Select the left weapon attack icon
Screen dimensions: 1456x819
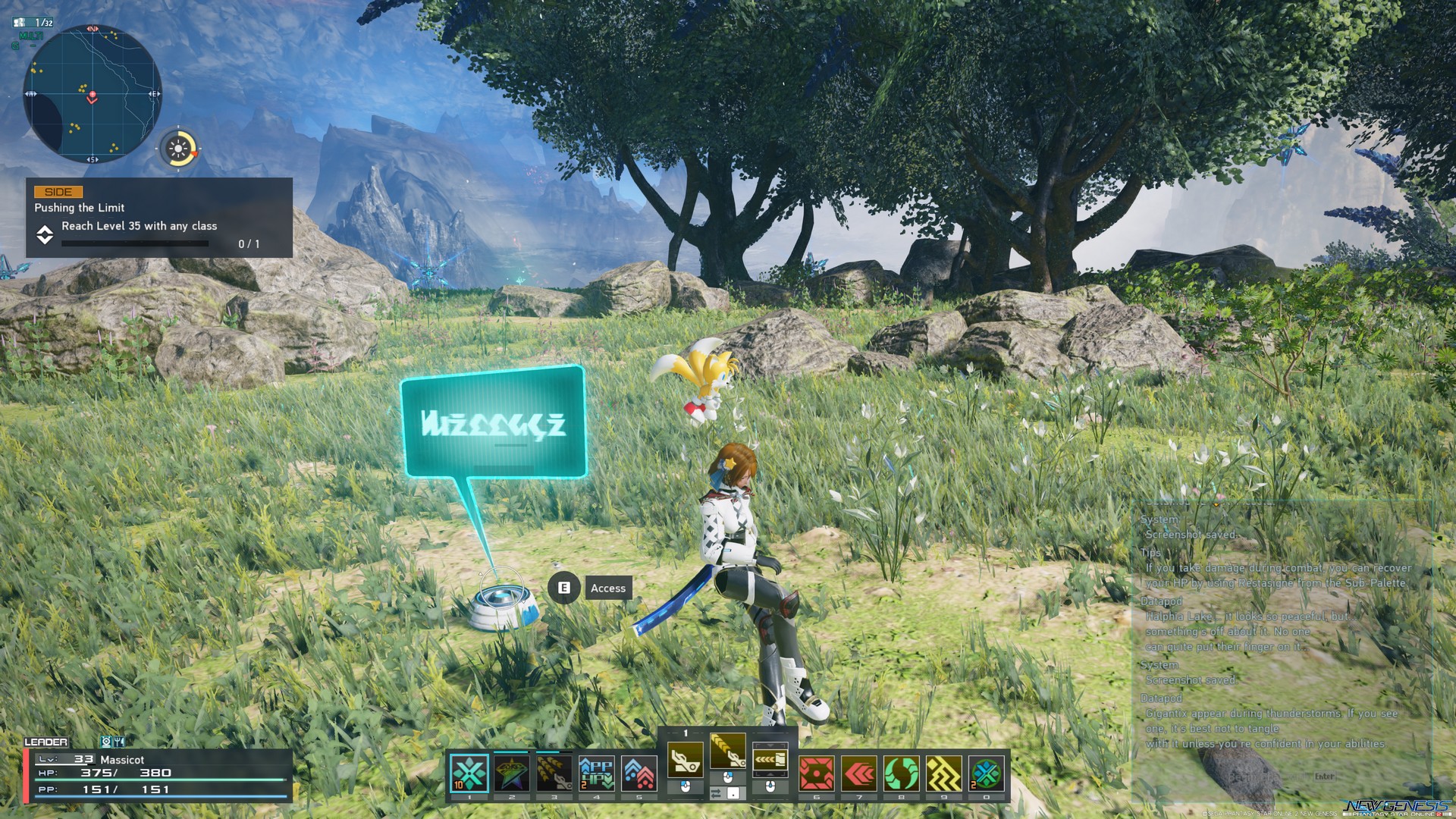[685, 759]
